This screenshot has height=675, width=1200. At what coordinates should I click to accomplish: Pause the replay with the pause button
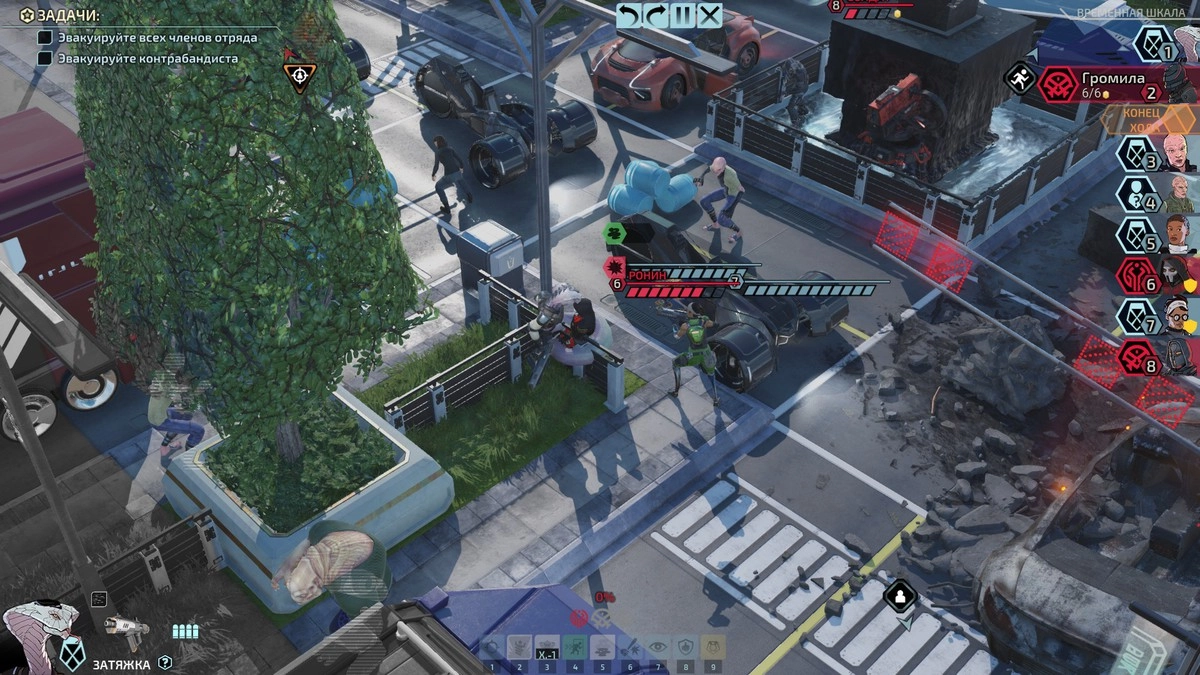tap(683, 15)
